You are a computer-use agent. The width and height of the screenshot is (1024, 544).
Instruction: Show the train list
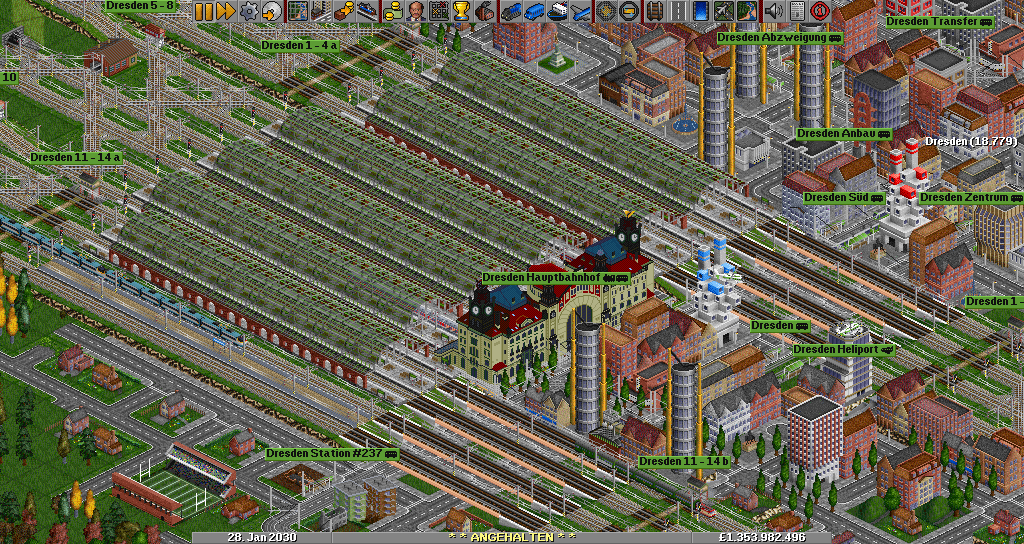(510, 11)
